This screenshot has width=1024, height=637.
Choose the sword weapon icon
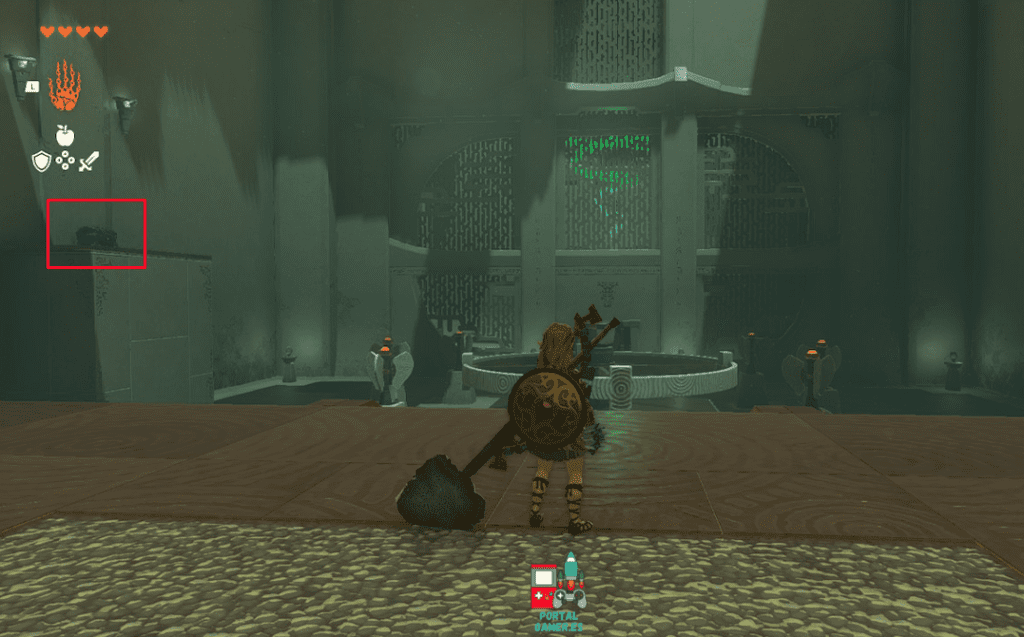click(89, 160)
